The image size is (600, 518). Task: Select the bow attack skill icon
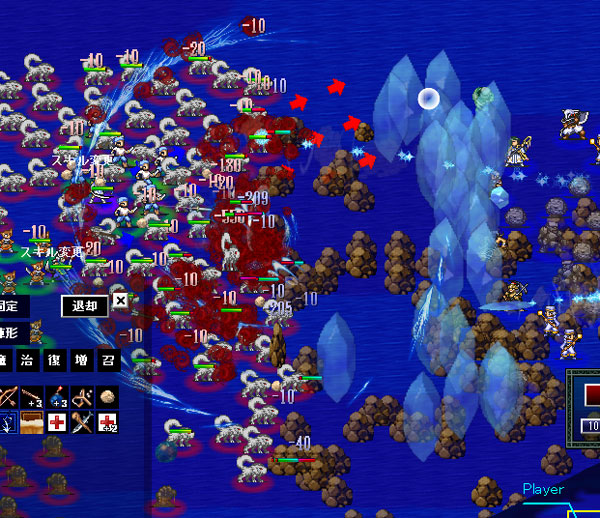(x=9, y=398)
